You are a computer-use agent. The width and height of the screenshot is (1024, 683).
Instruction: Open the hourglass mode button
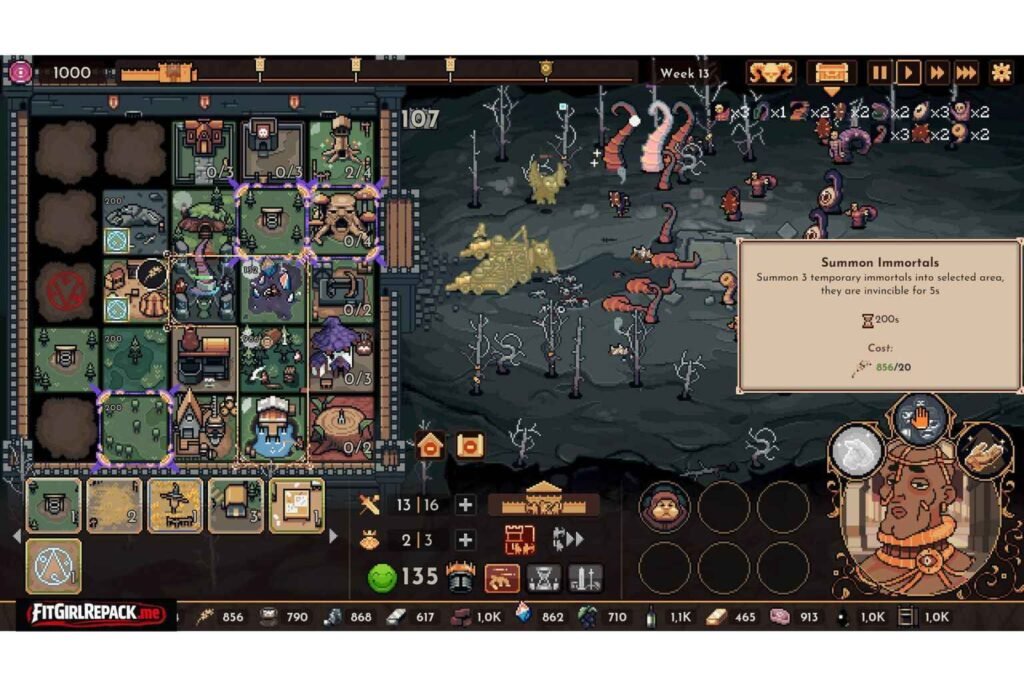tap(543, 577)
